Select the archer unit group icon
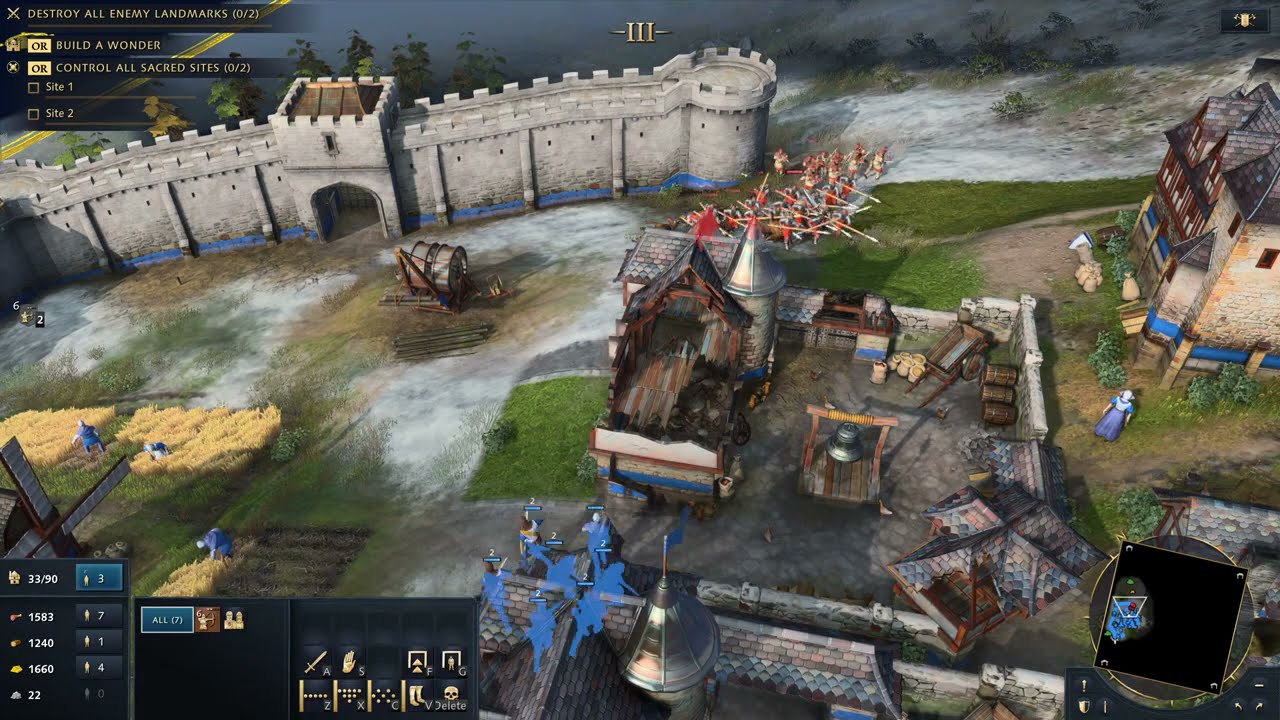The image size is (1280, 720). pos(207,620)
